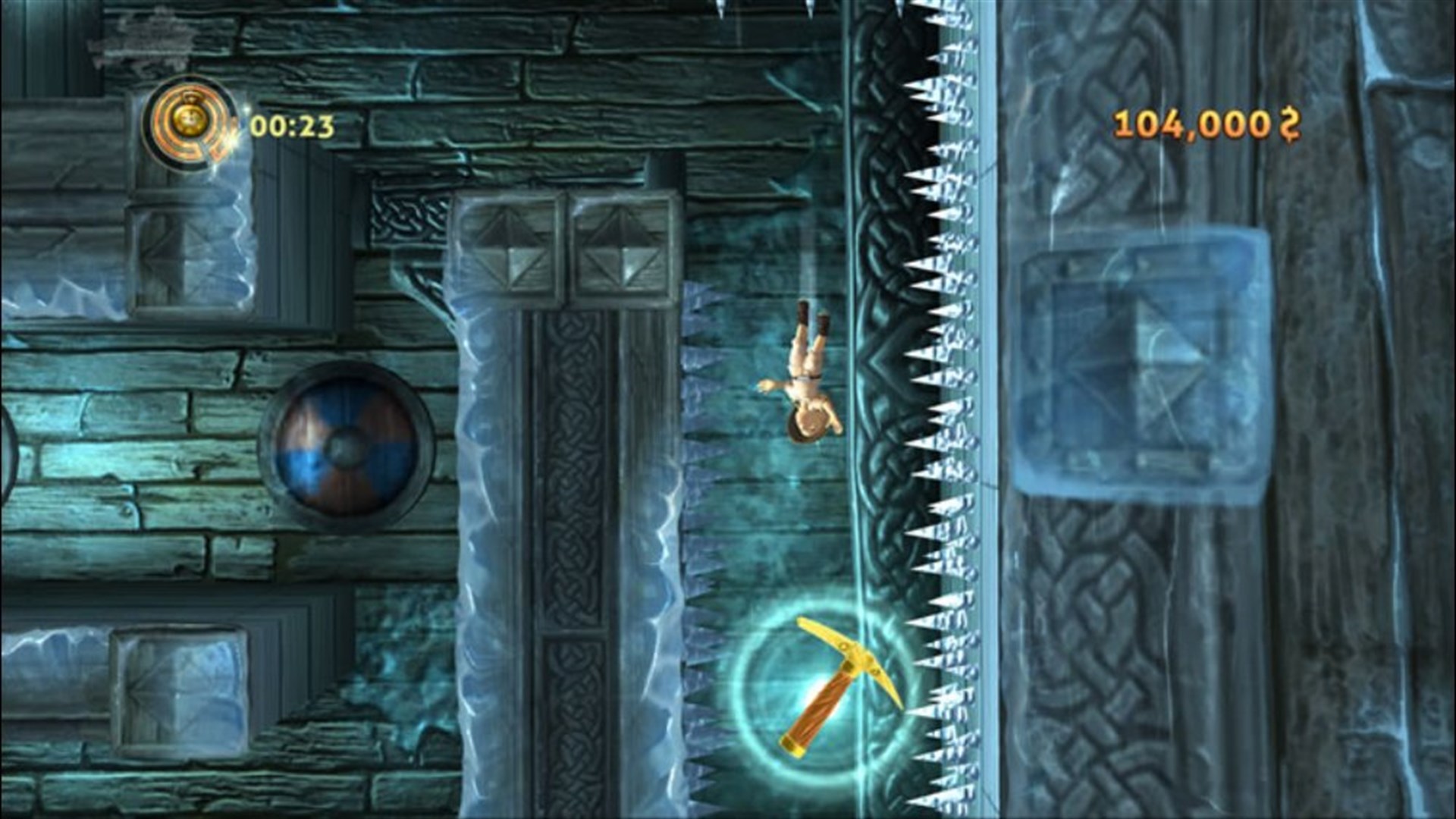Click the score counter showing 104,000
Image resolution: width=1456 pixels, height=819 pixels.
coord(1191,121)
